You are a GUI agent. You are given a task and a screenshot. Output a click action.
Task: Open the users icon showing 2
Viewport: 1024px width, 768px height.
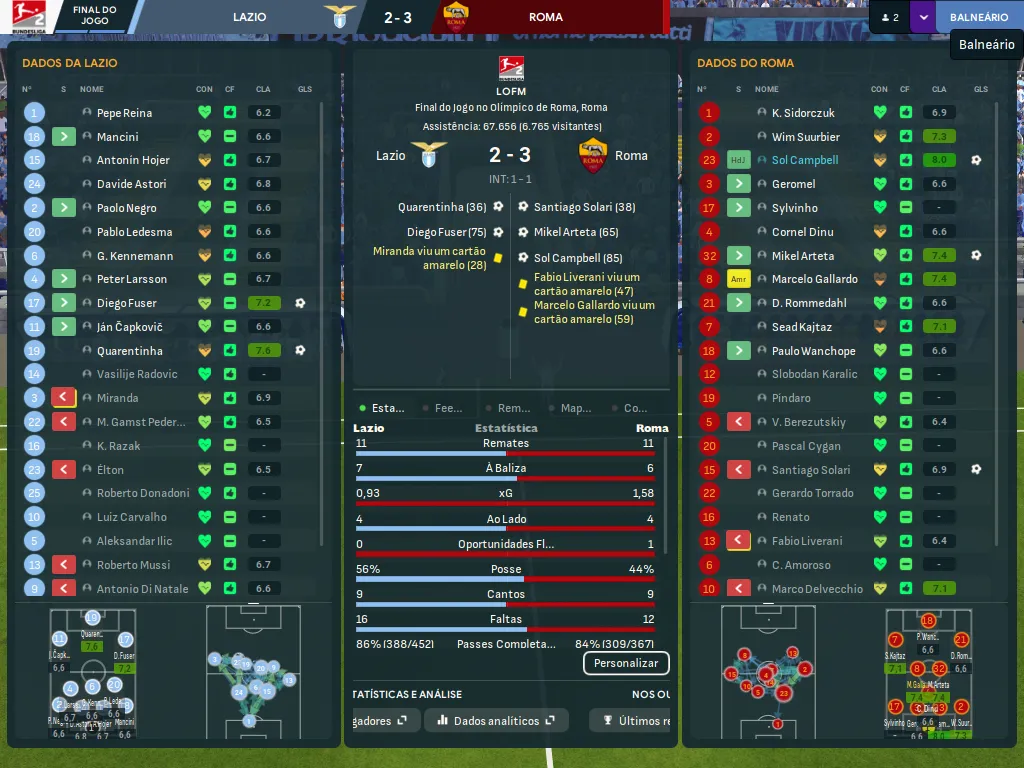click(888, 17)
